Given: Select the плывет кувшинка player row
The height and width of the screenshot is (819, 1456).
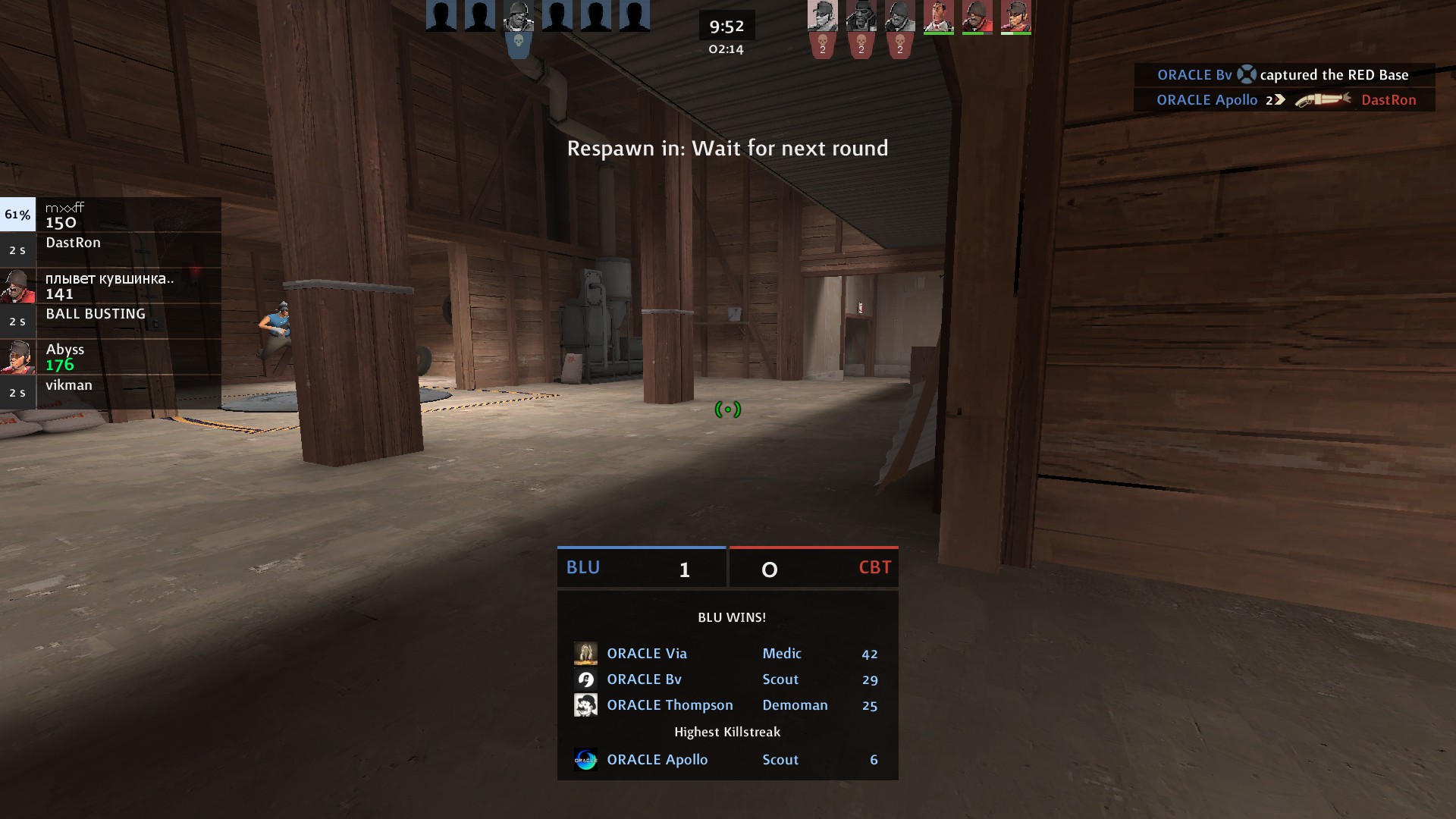Looking at the screenshot, I should click(111, 286).
